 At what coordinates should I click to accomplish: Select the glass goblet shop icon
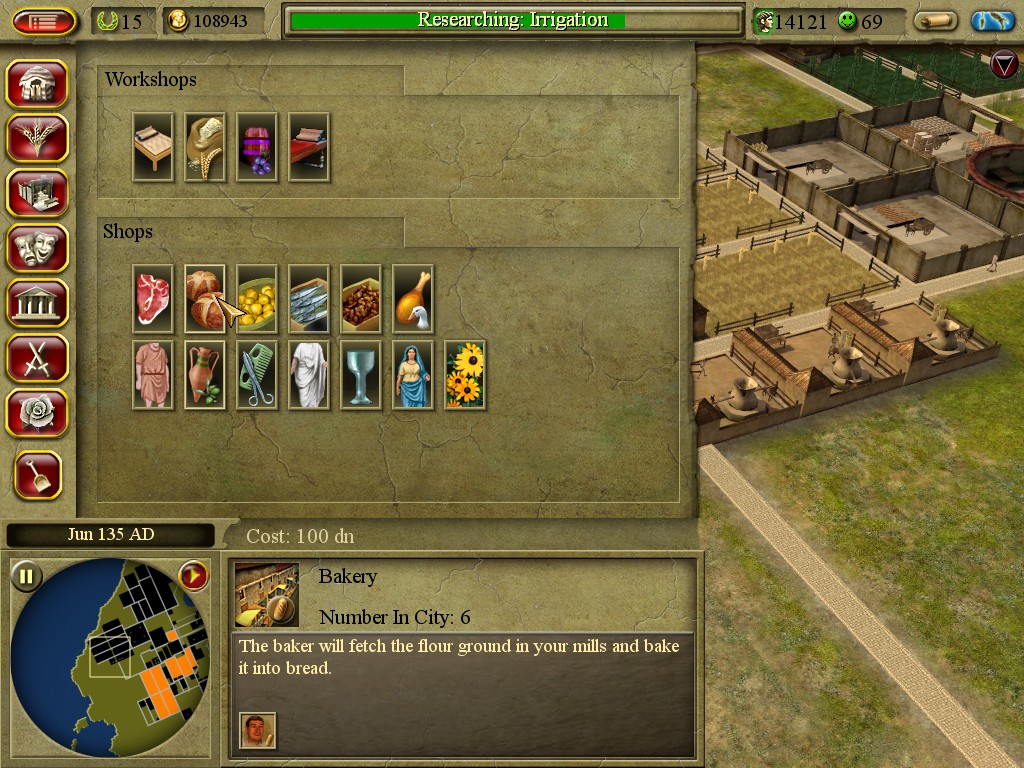(x=360, y=374)
